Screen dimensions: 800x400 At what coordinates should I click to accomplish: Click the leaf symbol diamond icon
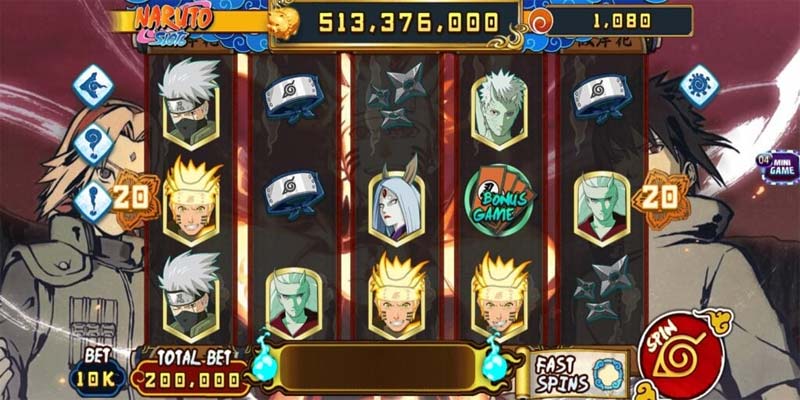pyautogui.click(x=93, y=86)
